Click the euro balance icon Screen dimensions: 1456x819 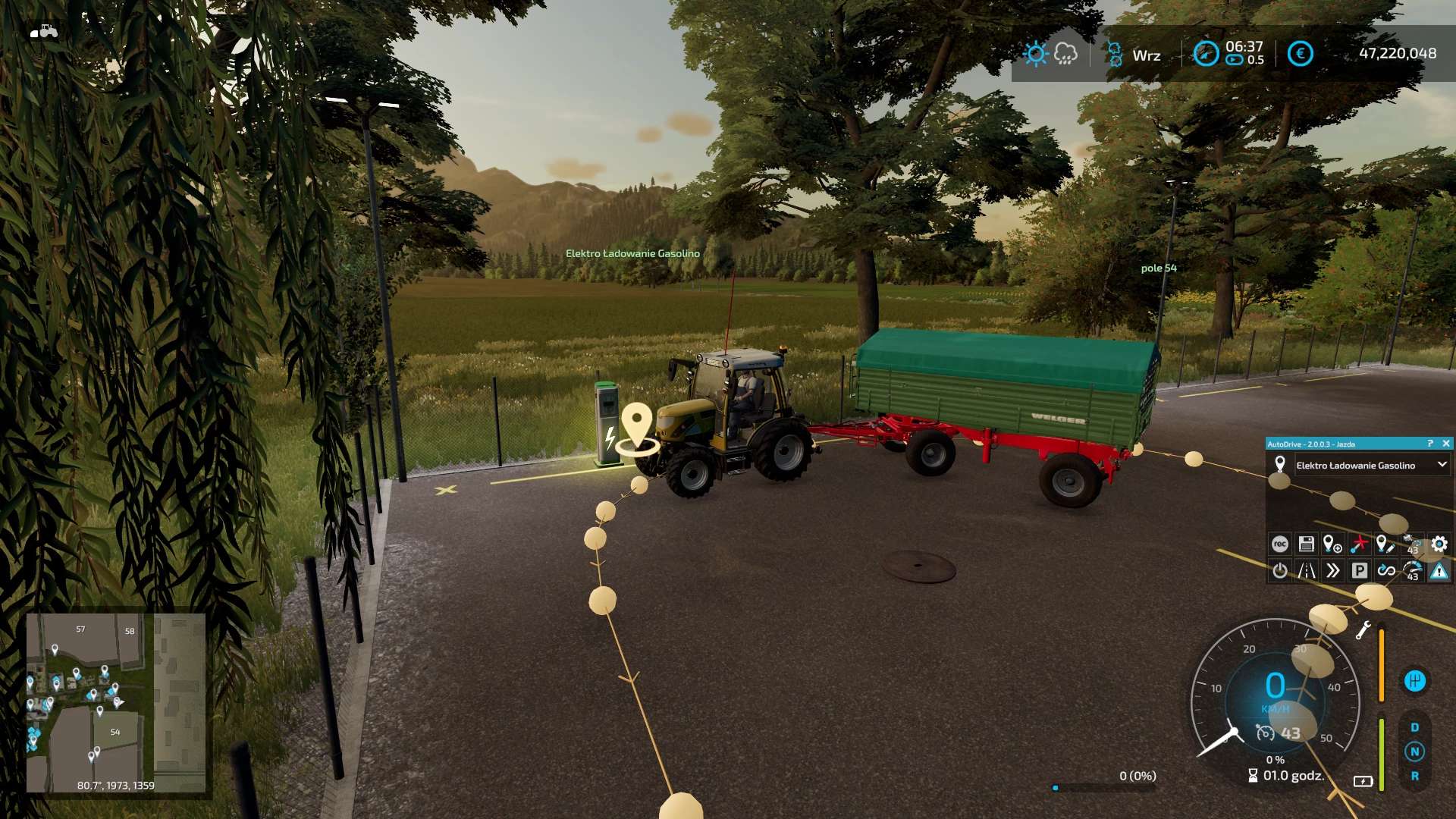pyautogui.click(x=1300, y=54)
